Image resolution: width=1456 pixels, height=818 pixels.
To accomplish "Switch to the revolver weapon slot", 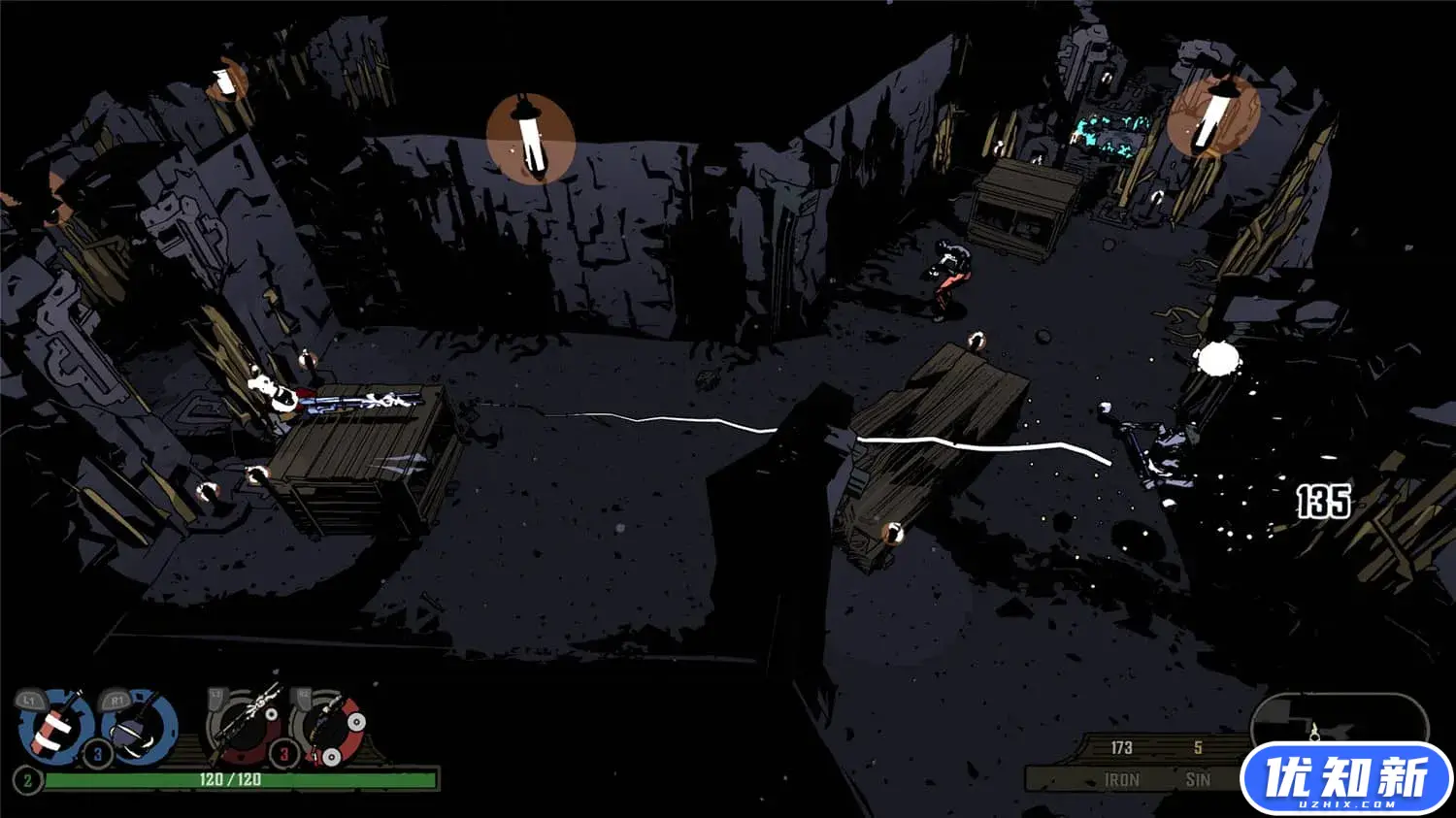I will [331, 727].
